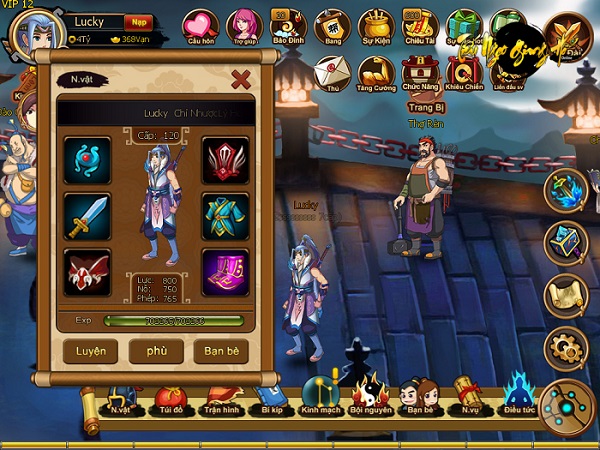Select the teal armor equipment slot
The height and width of the screenshot is (450, 600).
pyautogui.click(x=225, y=215)
